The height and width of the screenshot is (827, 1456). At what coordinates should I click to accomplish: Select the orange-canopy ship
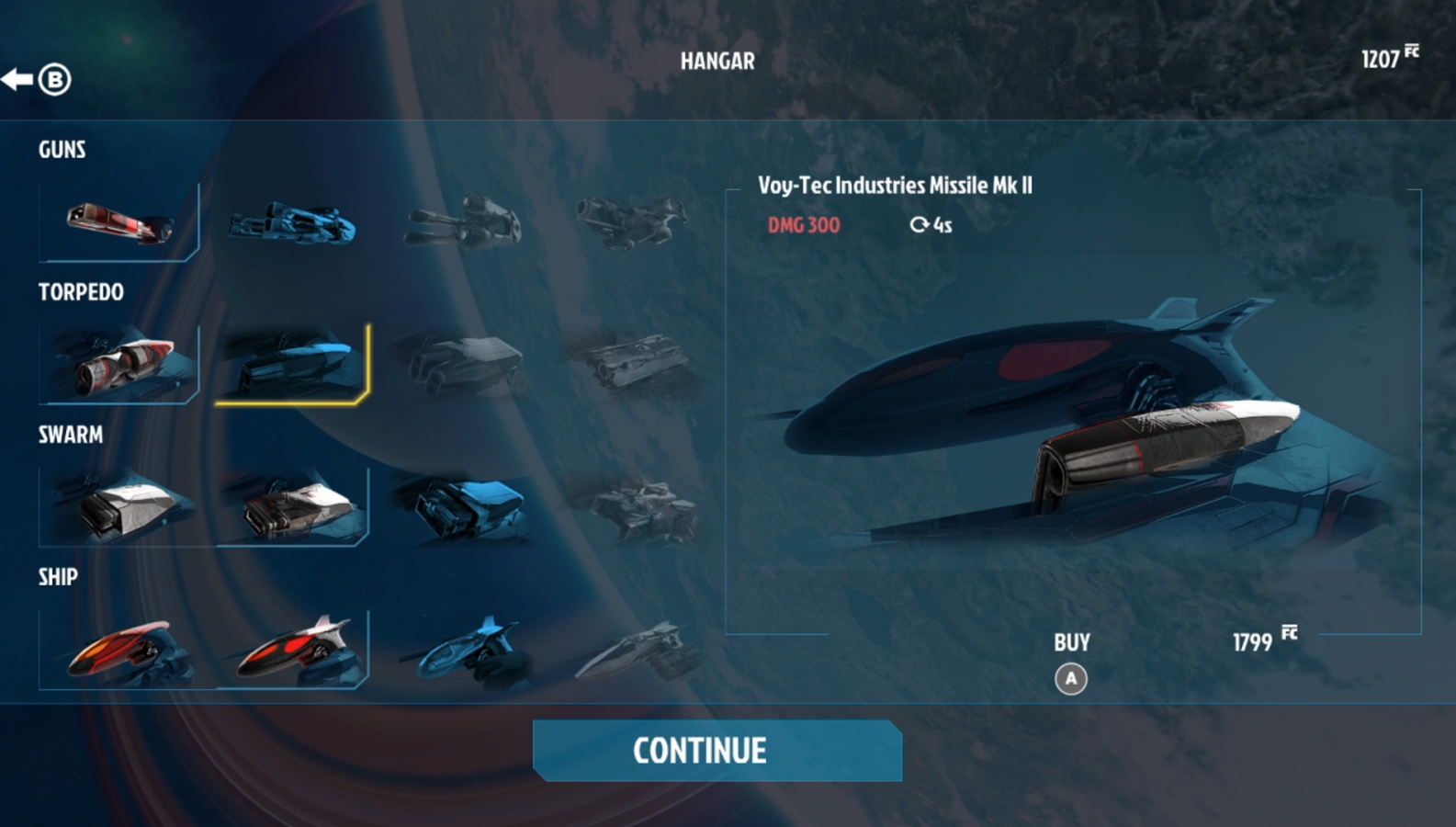(x=119, y=650)
